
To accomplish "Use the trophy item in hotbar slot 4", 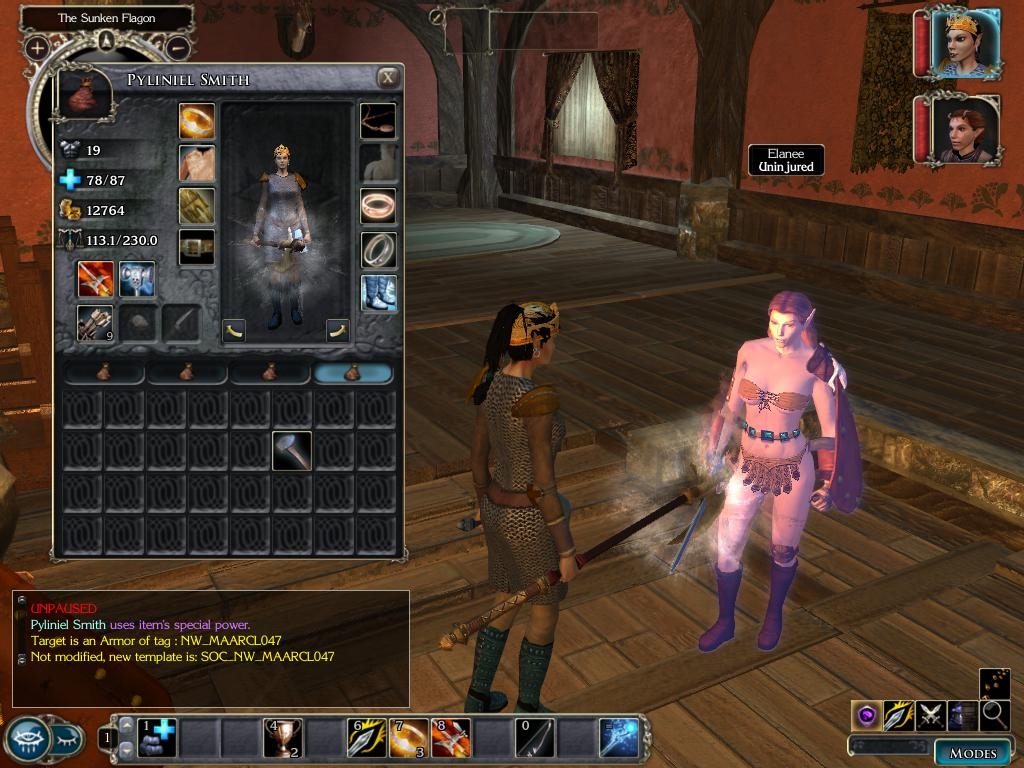I will (282, 738).
